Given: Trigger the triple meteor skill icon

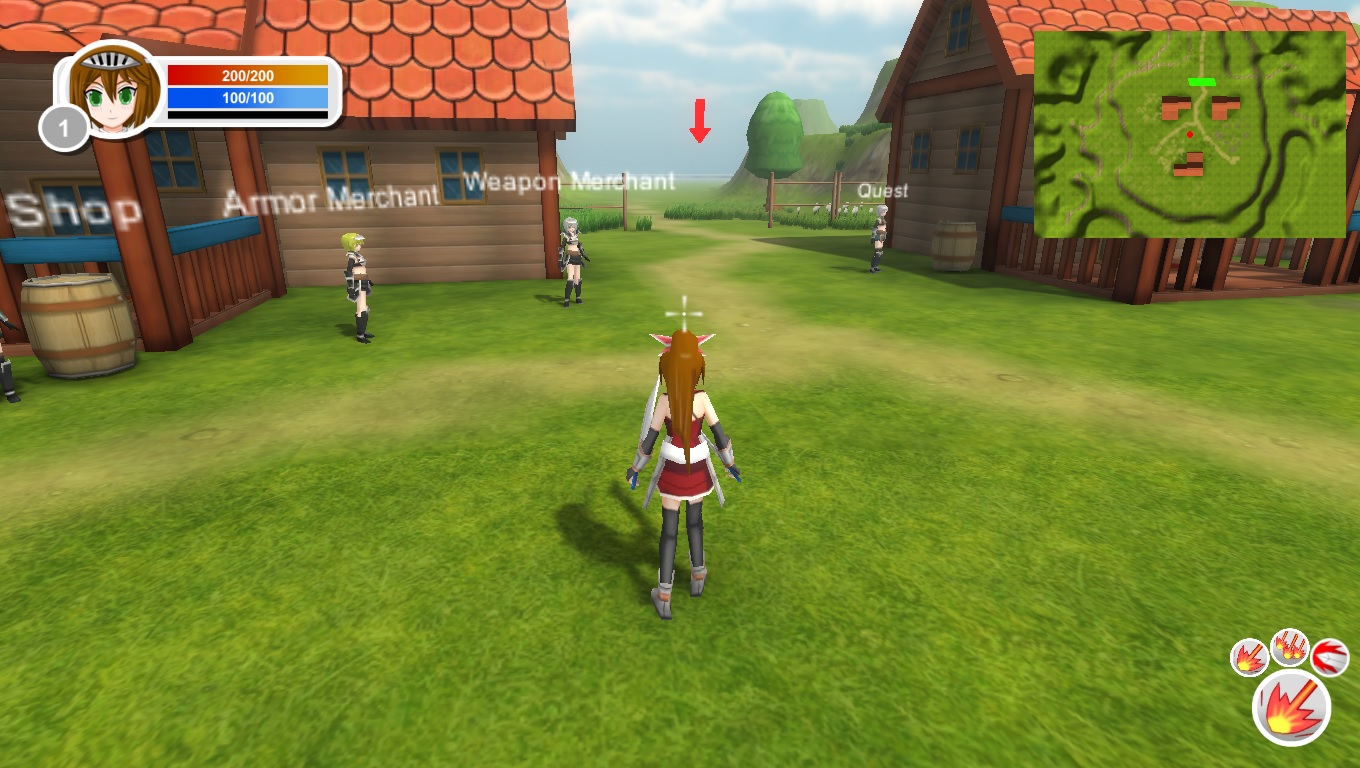Looking at the screenshot, I should pyautogui.click(x=1289, y=649).
